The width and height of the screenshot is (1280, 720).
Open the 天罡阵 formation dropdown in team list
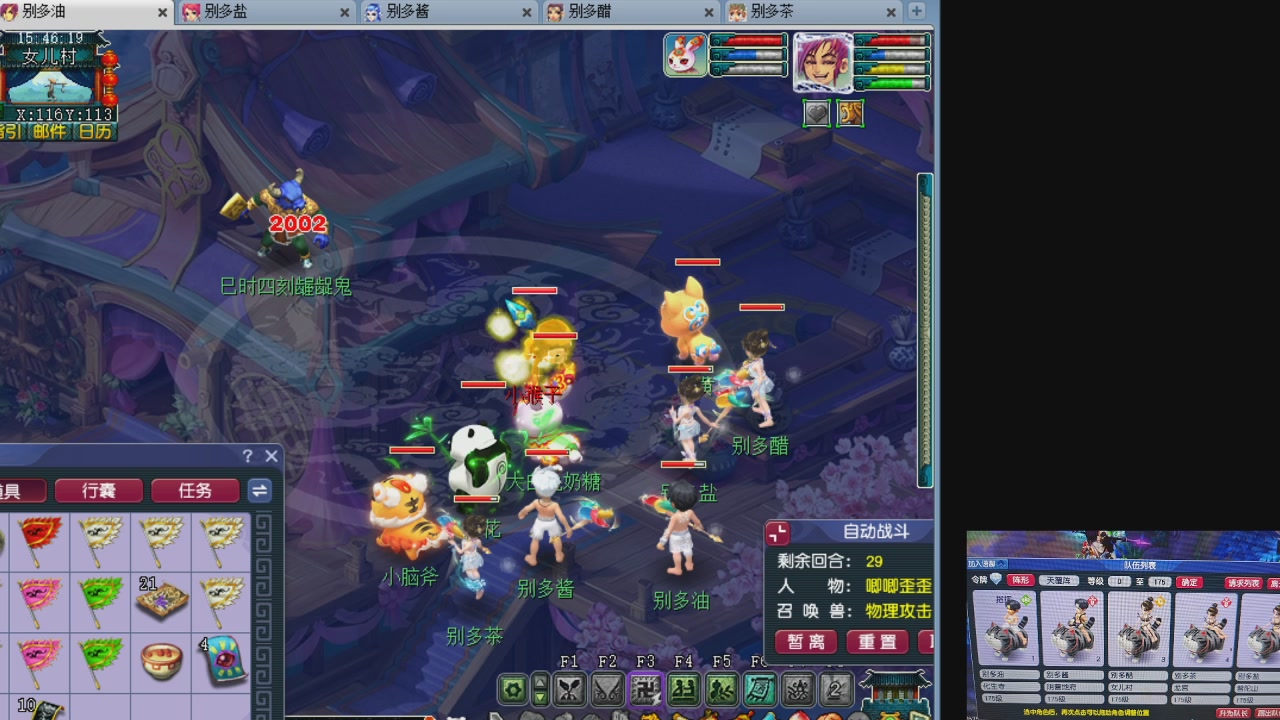click(x=1060, y=581)
